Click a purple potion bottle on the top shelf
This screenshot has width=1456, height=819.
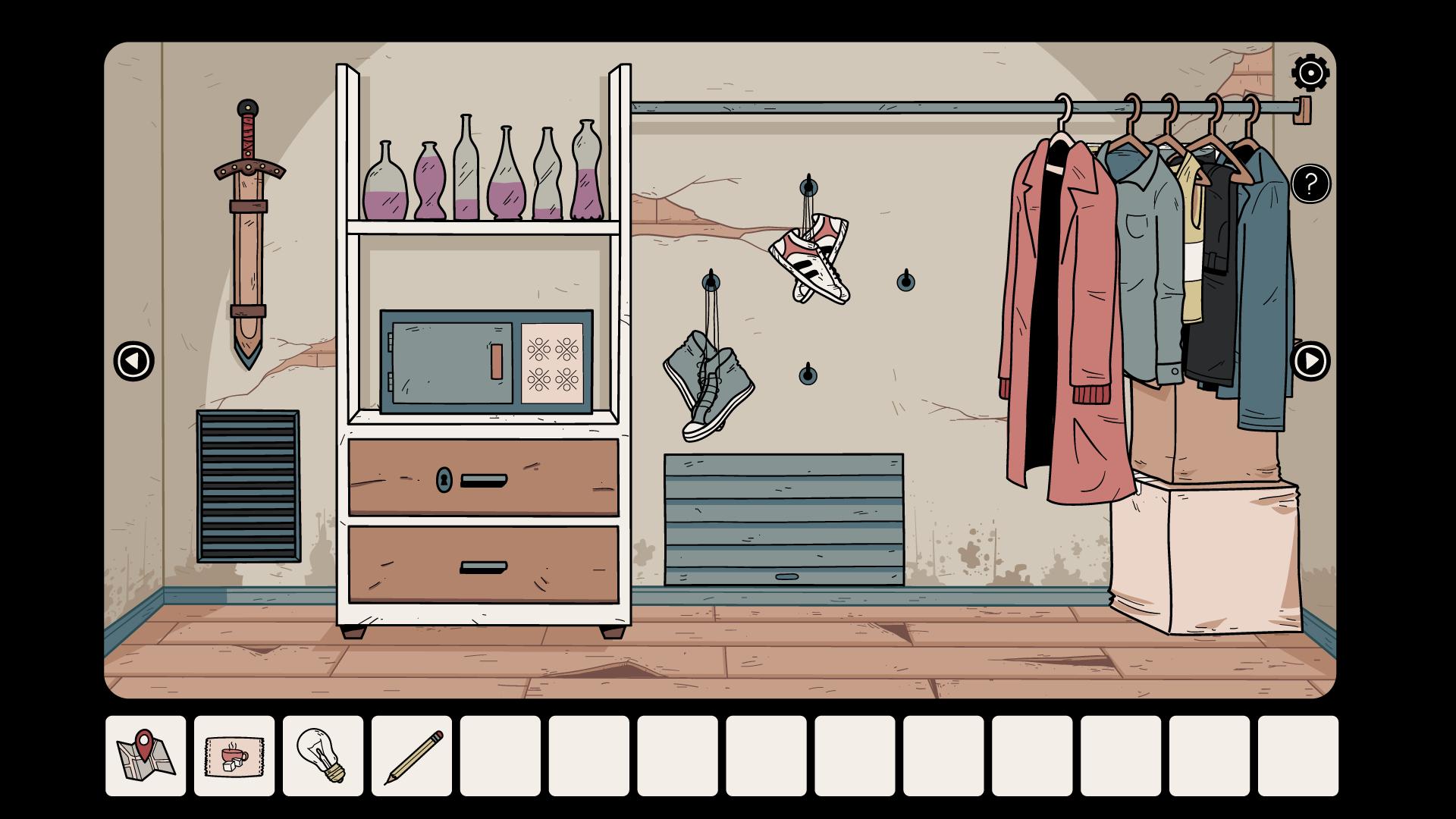click(x=430, y=182)
